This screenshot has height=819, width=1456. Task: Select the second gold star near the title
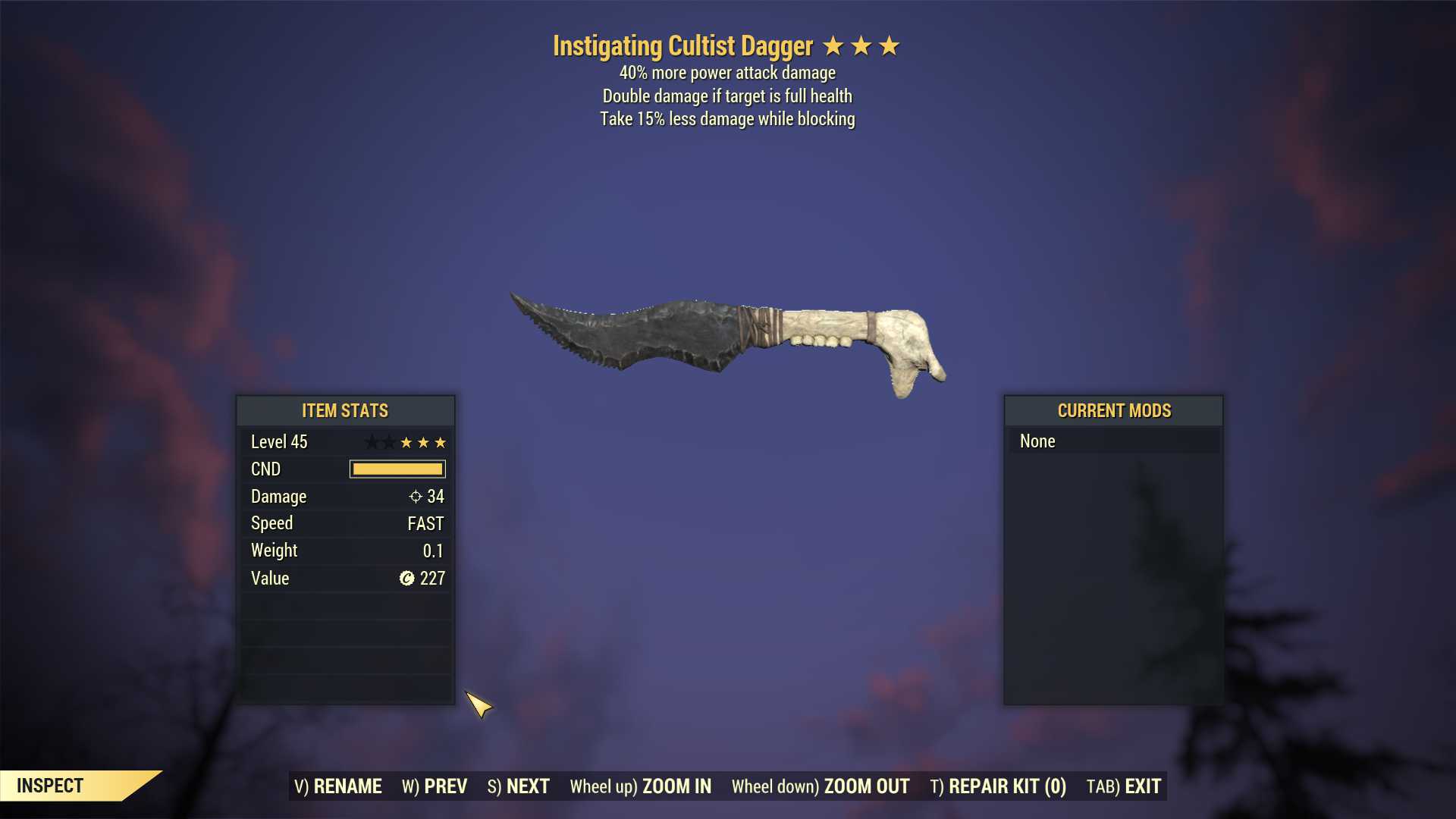861,45
